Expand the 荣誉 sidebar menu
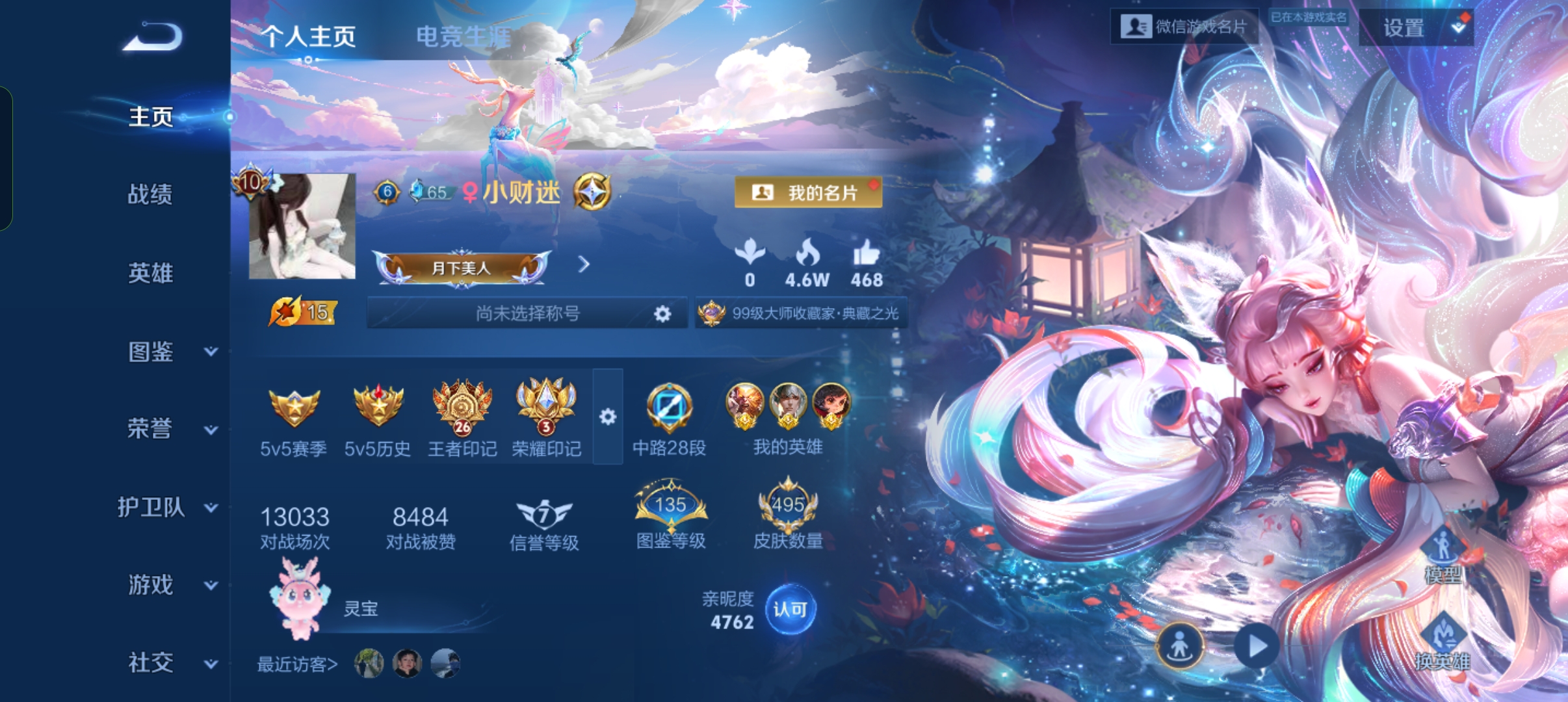1568x702 pixels. click(172, 429)
